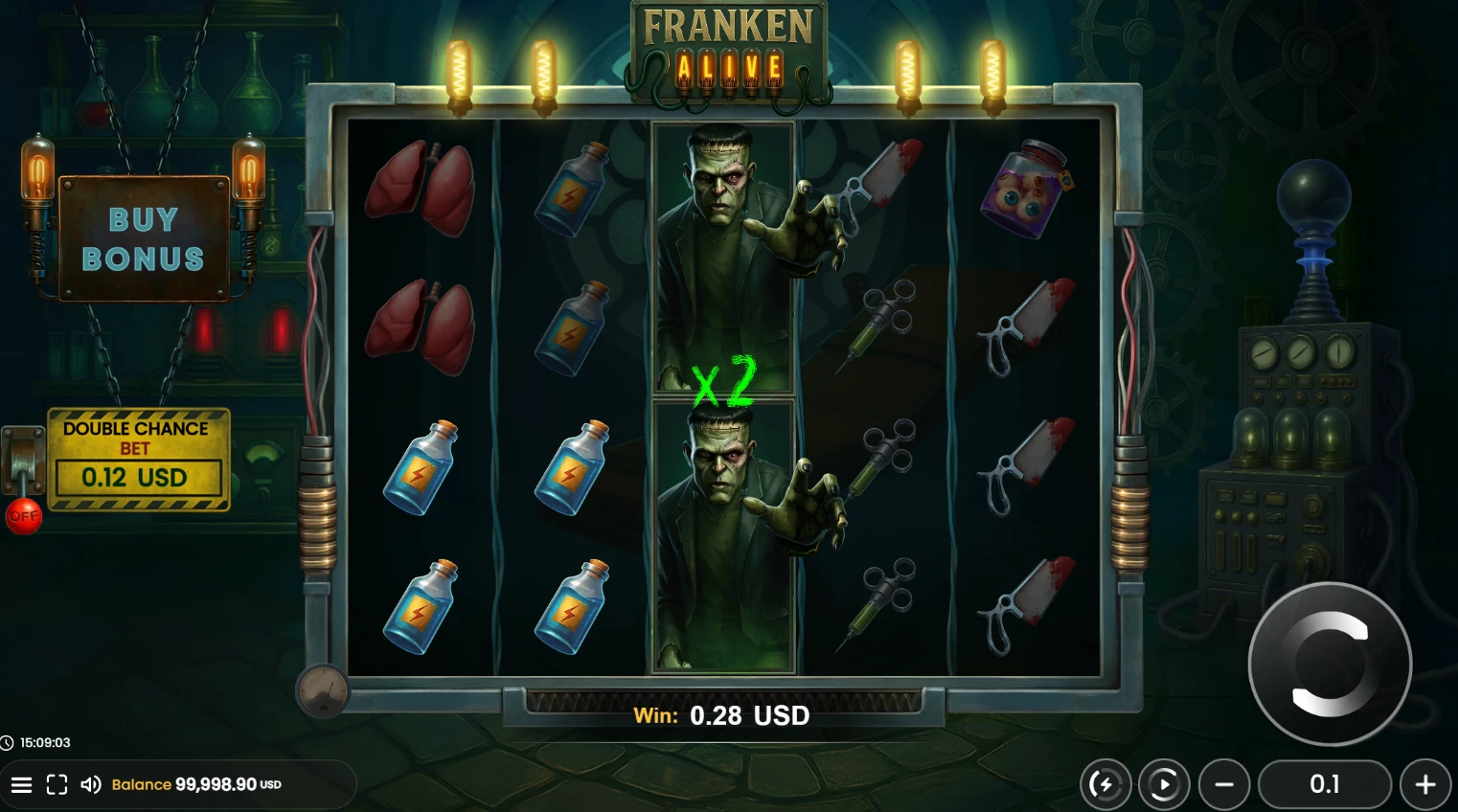Open the Buy Bonus panel
This screenshot has height=812, width=1458.
(143, 239)
